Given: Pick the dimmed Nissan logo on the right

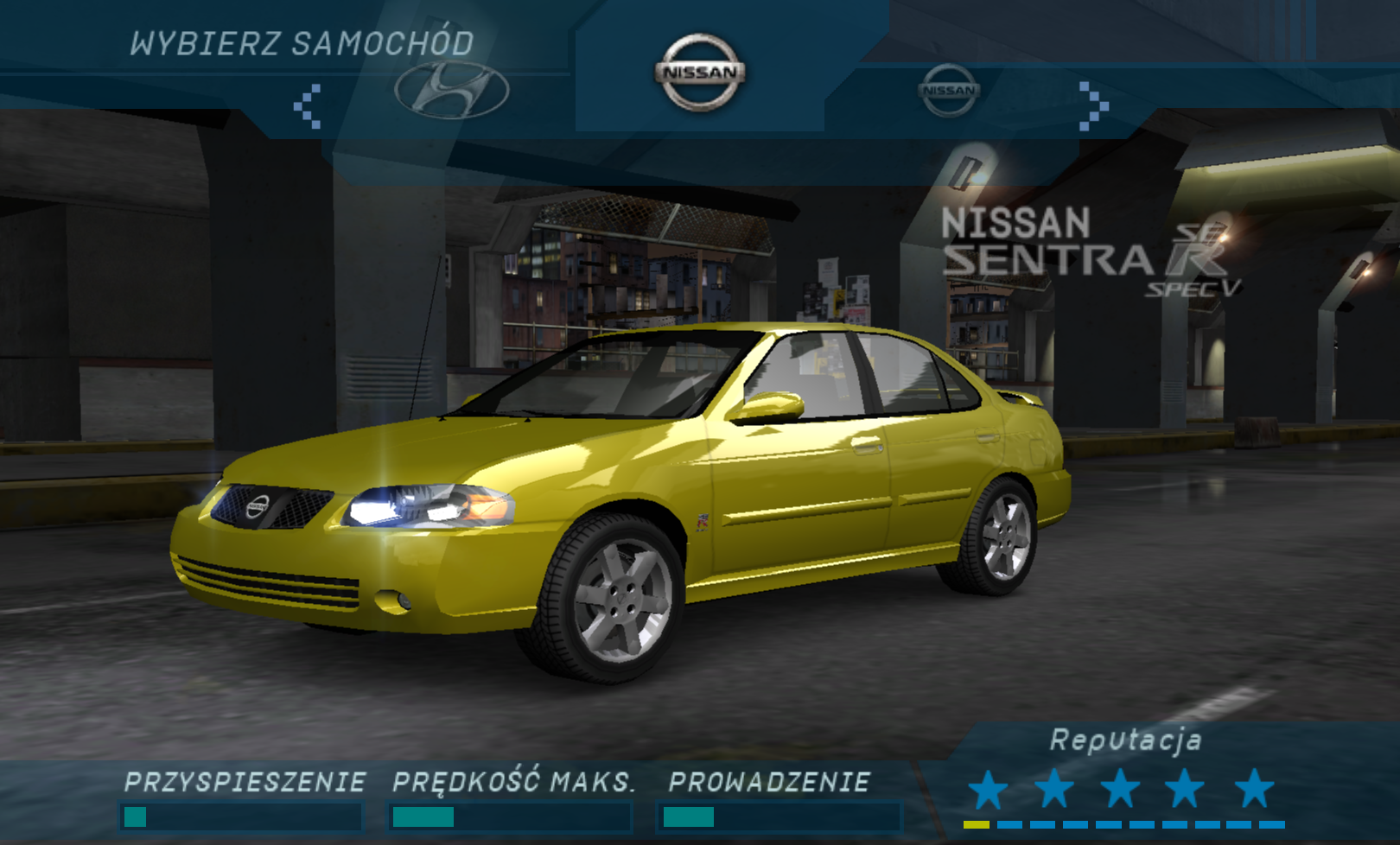Looking at the screenshot, I should [x=949, y=90].
